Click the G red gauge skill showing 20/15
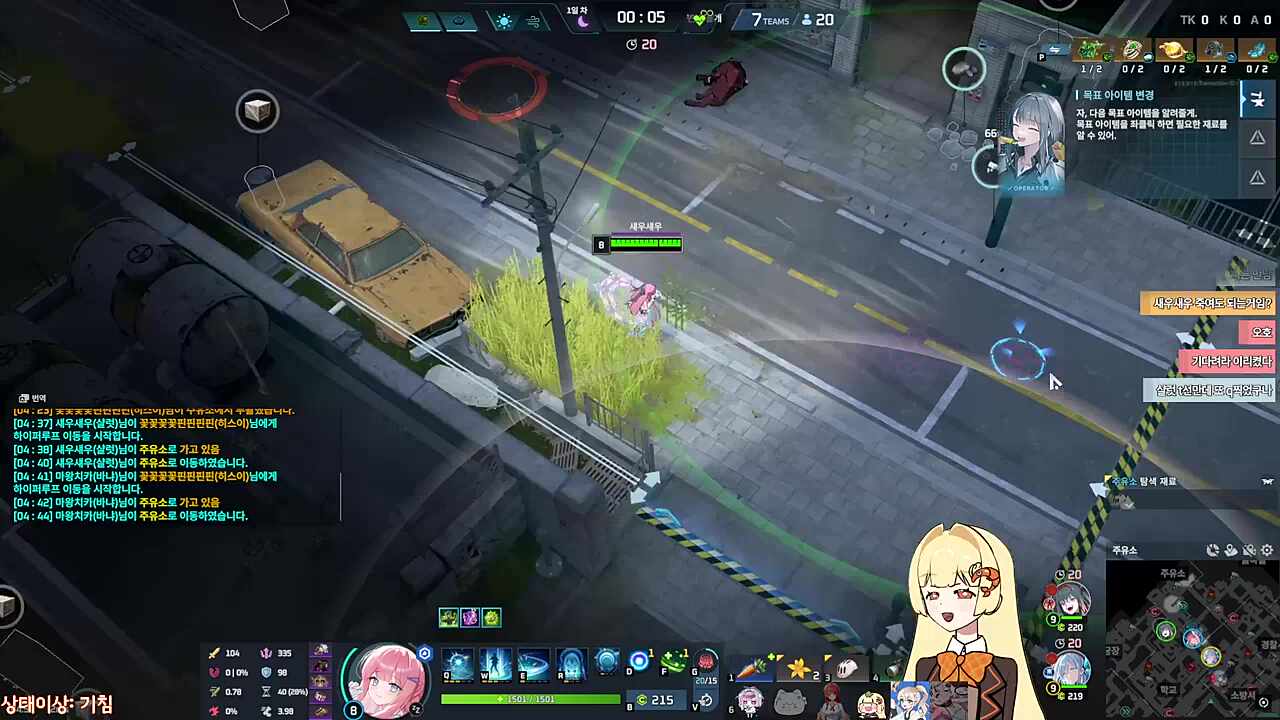 pos(706,662)
